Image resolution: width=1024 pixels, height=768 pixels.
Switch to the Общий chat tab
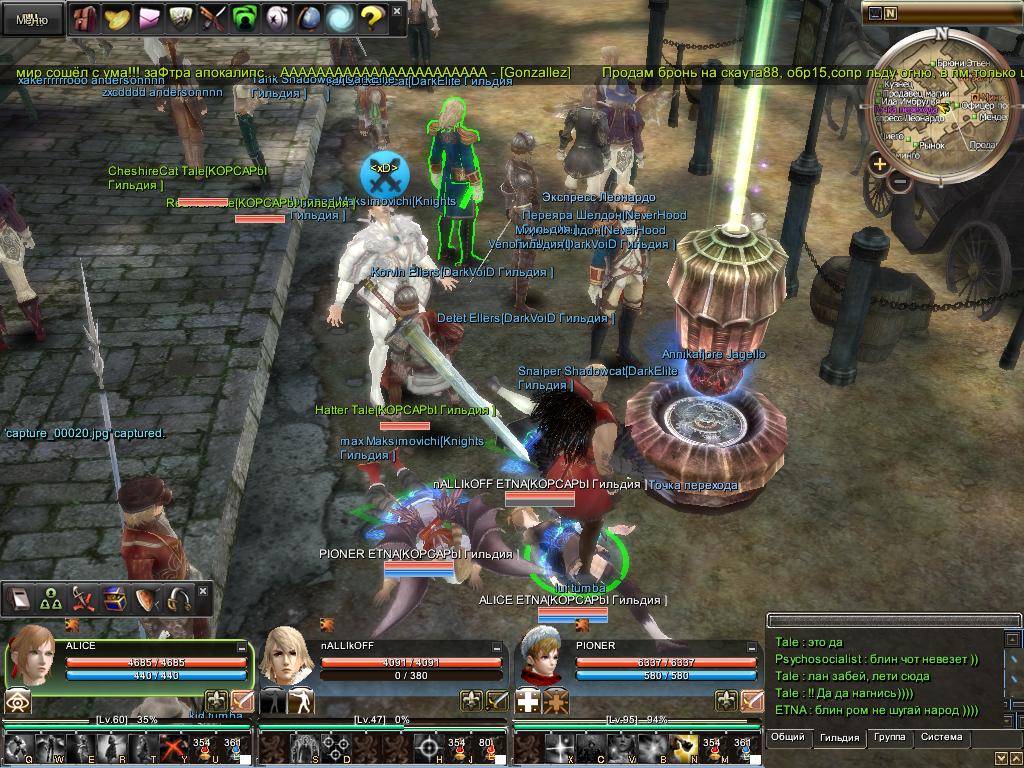[788, 738]
